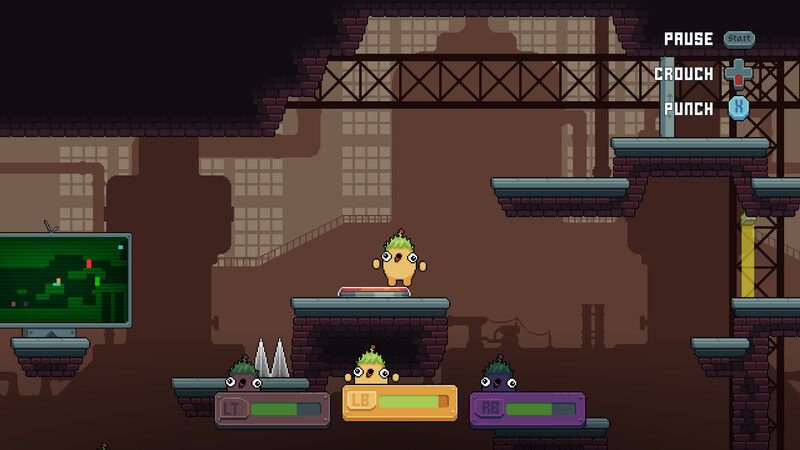Choose the orange LB character panel
This screenshot has height=450, width=800.
pyautogui.click(x=400, y=402)
